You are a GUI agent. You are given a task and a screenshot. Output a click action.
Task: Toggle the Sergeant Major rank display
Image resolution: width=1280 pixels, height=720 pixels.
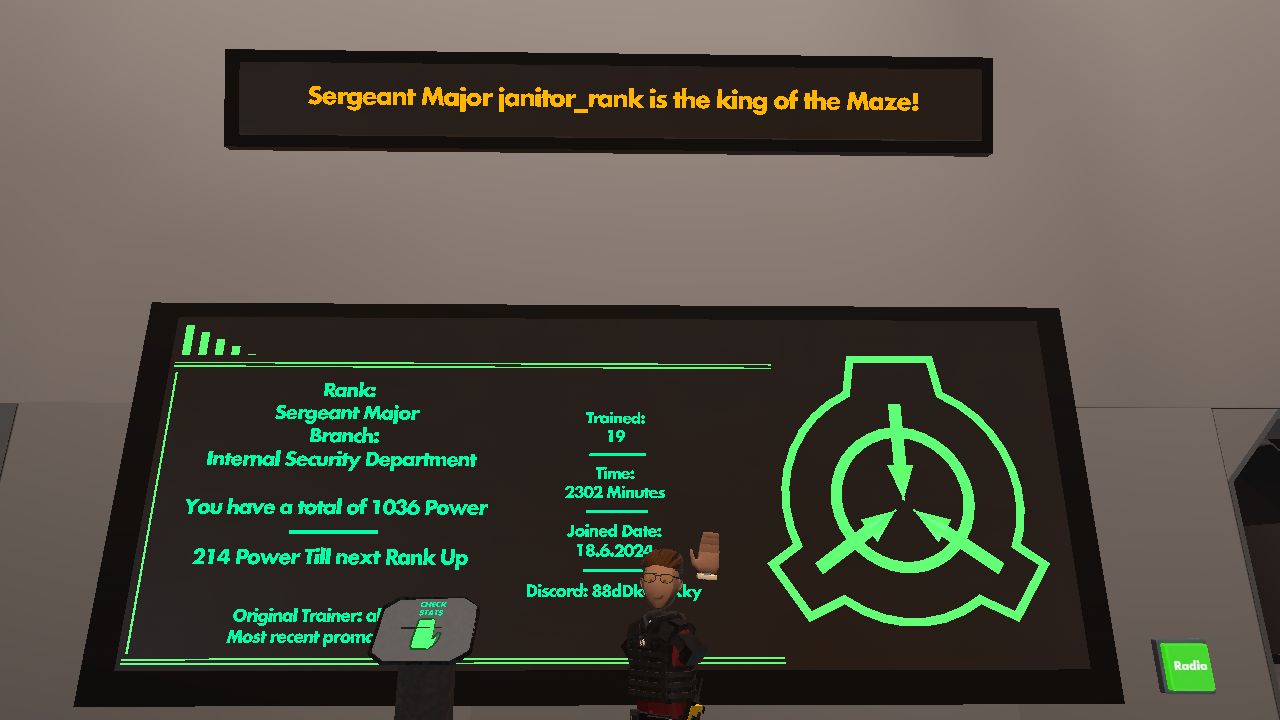coord(348,412)
